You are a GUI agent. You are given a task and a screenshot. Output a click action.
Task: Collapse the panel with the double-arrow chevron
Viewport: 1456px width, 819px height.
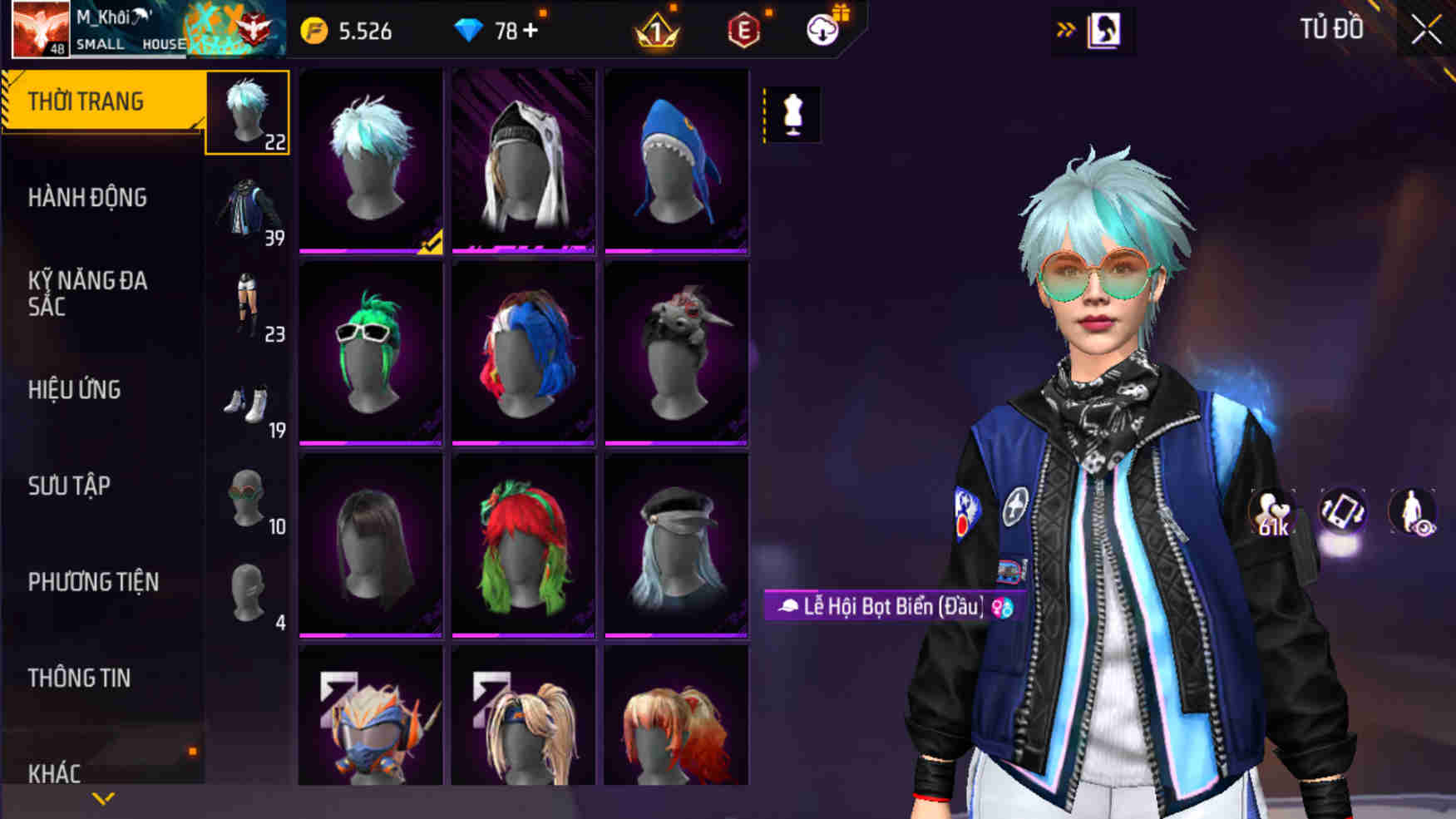tap(1064, 27)
